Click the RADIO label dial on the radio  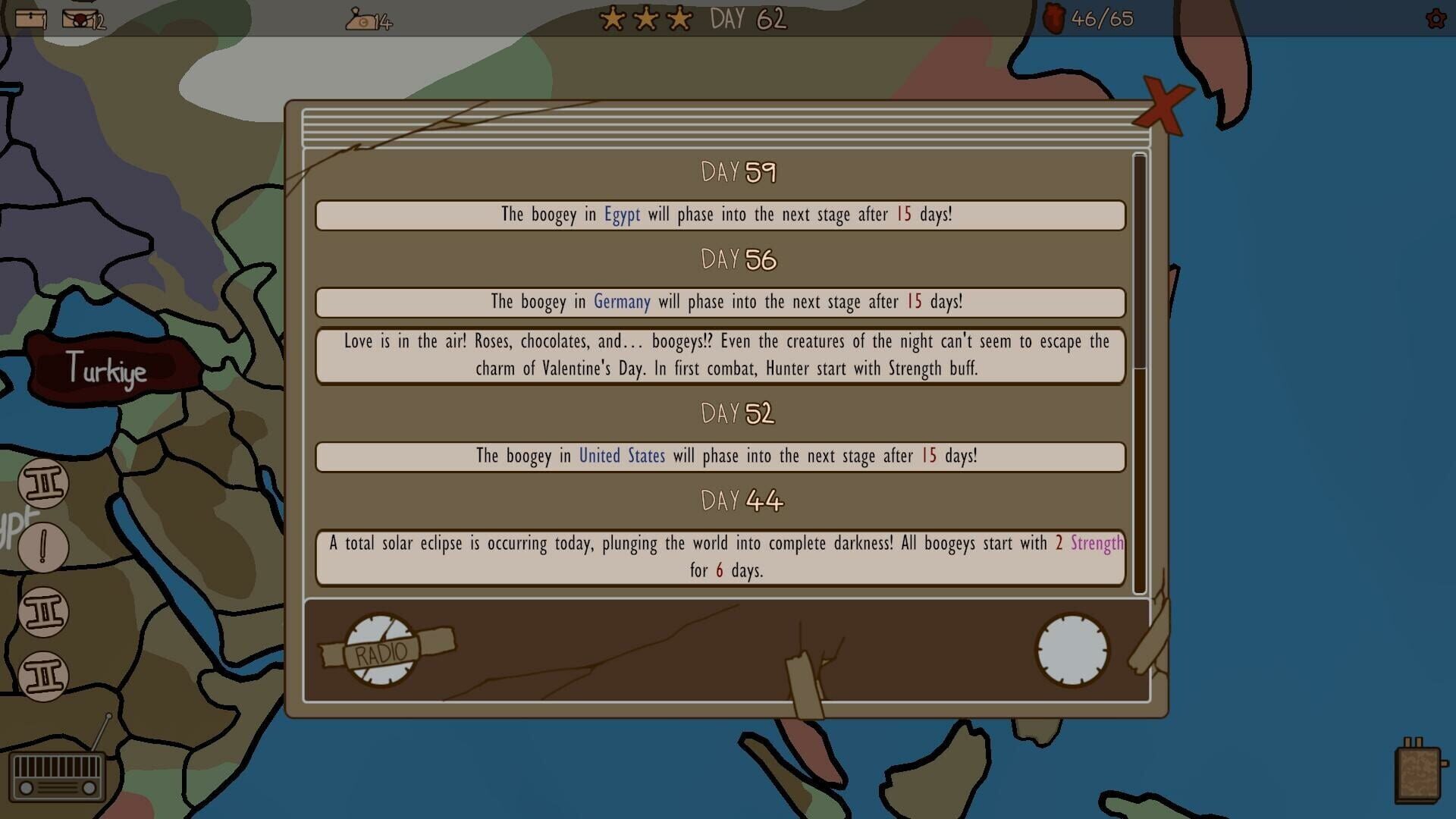(381, 651)
